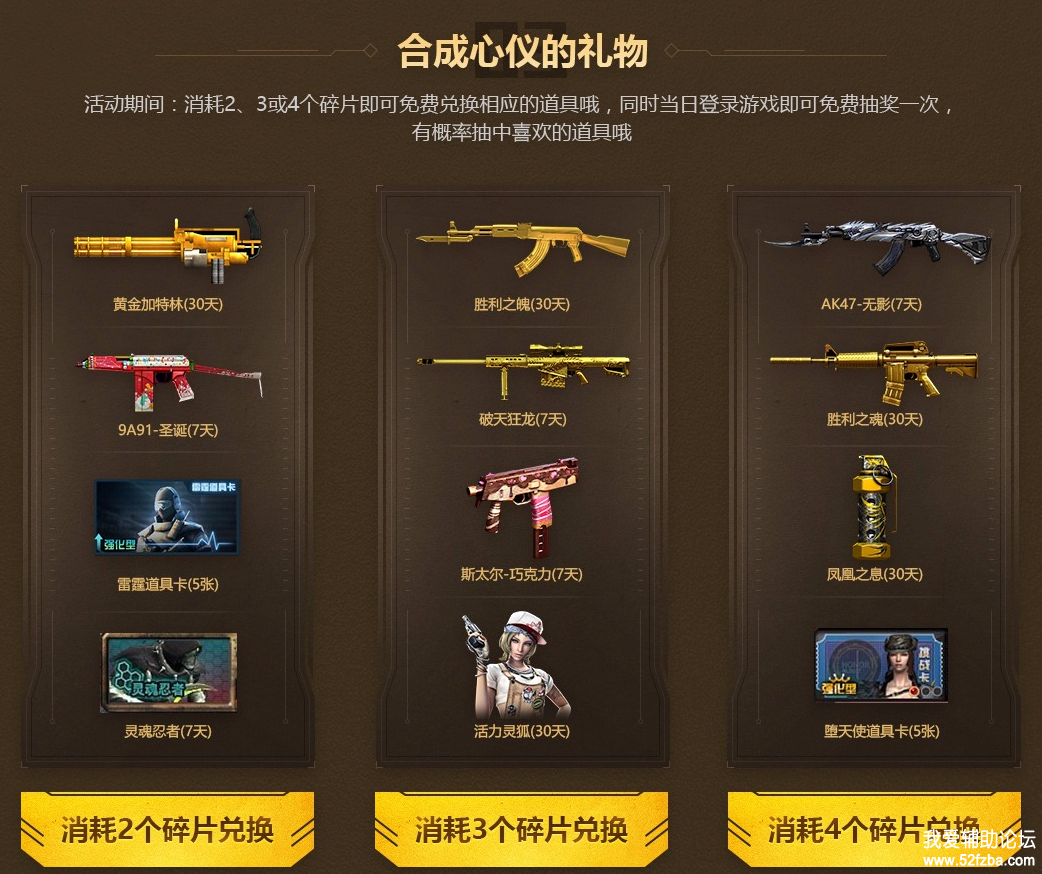This screenshot has width=1042, height=874.
Task: Select the 雷霆道具卡 item card
Action: [x=167, y=516]
